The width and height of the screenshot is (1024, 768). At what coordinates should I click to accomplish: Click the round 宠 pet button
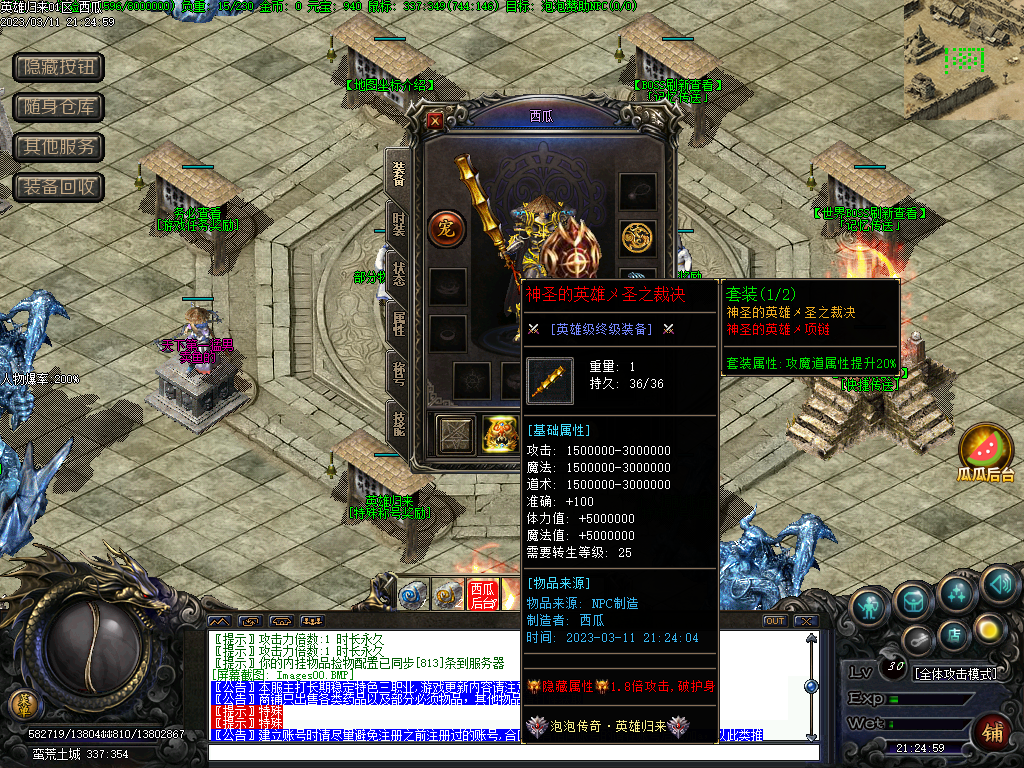(x=447, y=229)
